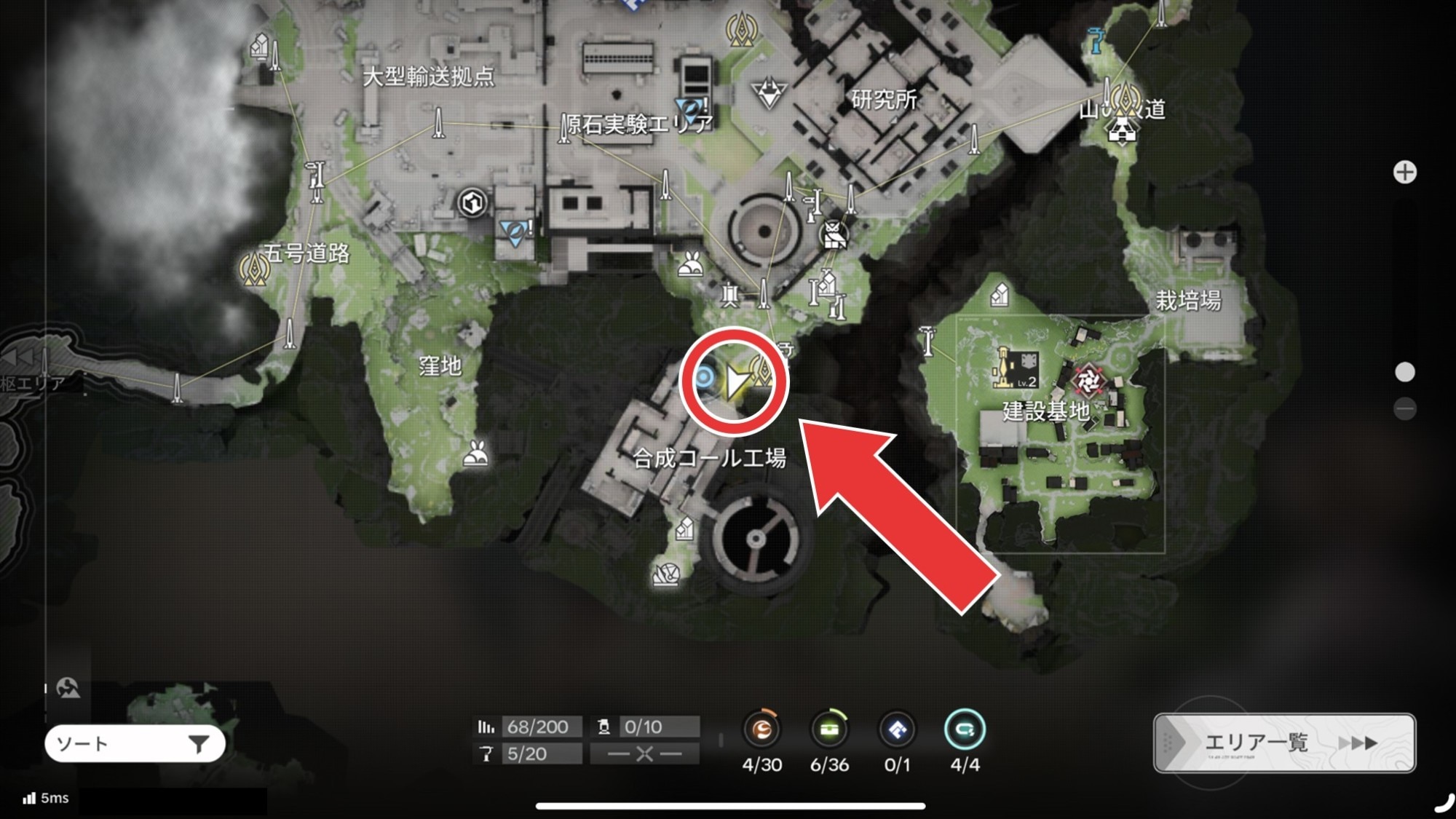The height and width of the screenshot is (819, 1456).
Task: Zoom out with the minus button
Action: 1404,408
